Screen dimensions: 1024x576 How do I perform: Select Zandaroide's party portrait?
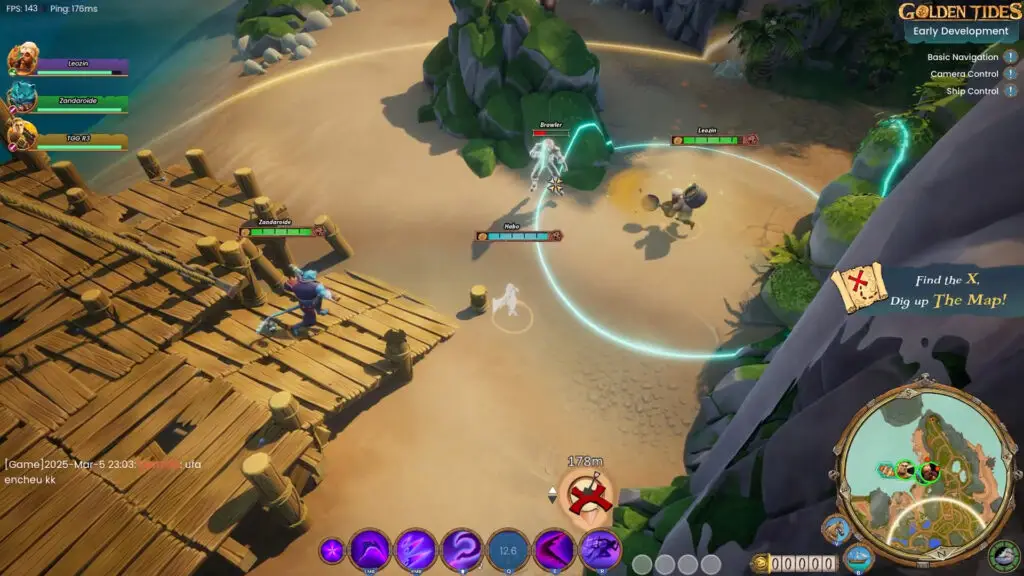coord(22,97)
